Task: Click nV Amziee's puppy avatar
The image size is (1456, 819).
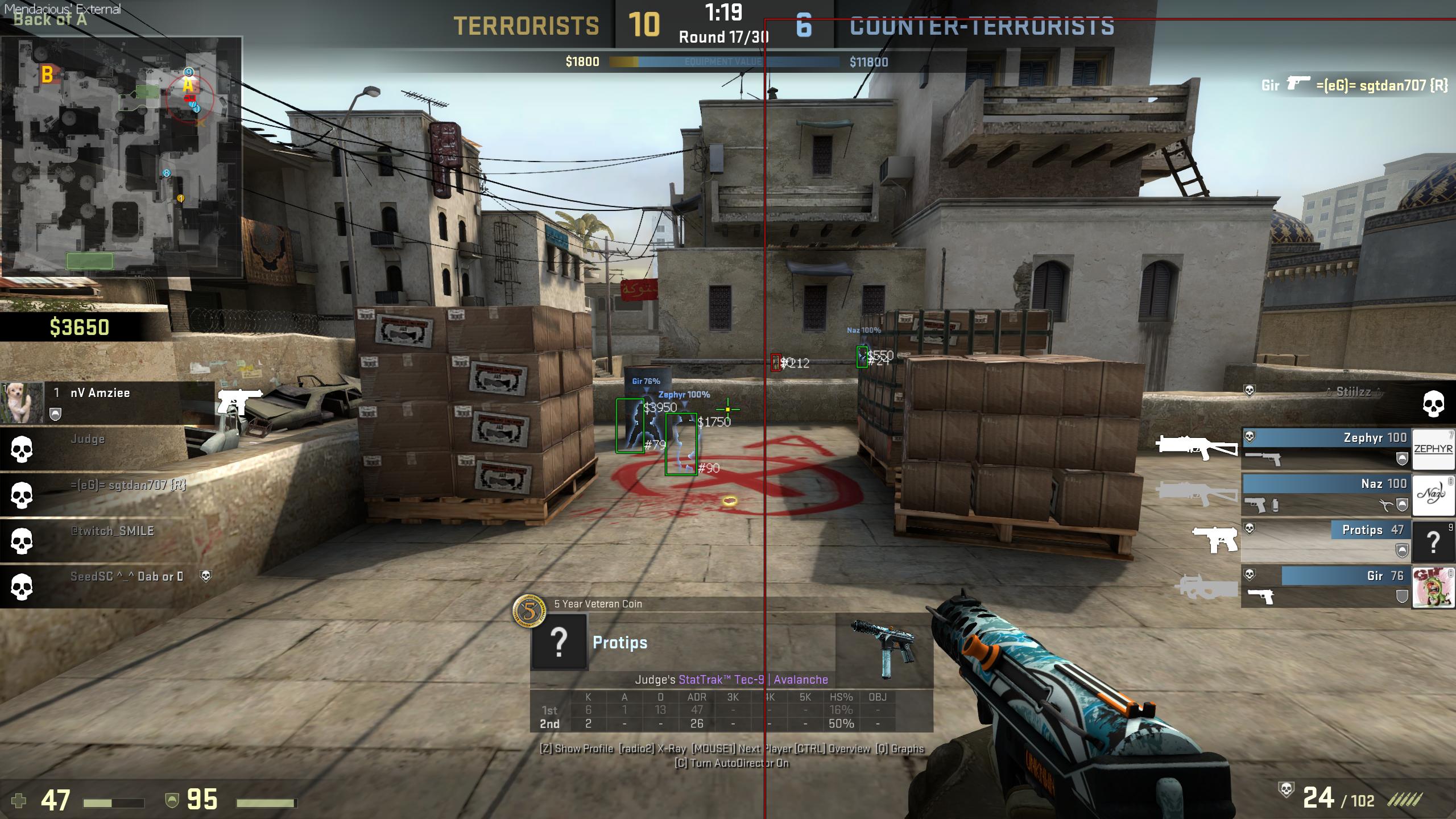Action: click(x=22, y=403)
